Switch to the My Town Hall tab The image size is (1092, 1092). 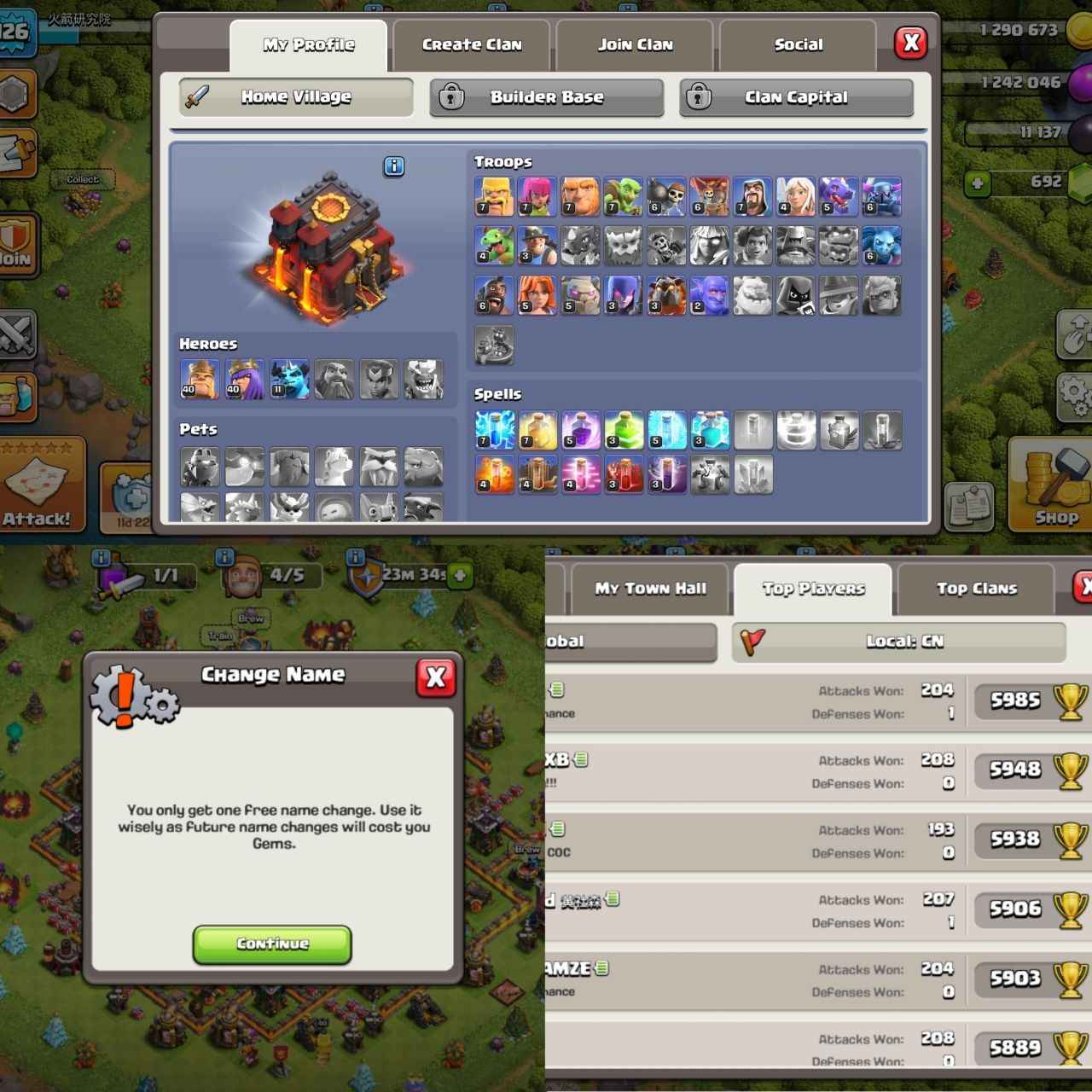pos(651,588)
